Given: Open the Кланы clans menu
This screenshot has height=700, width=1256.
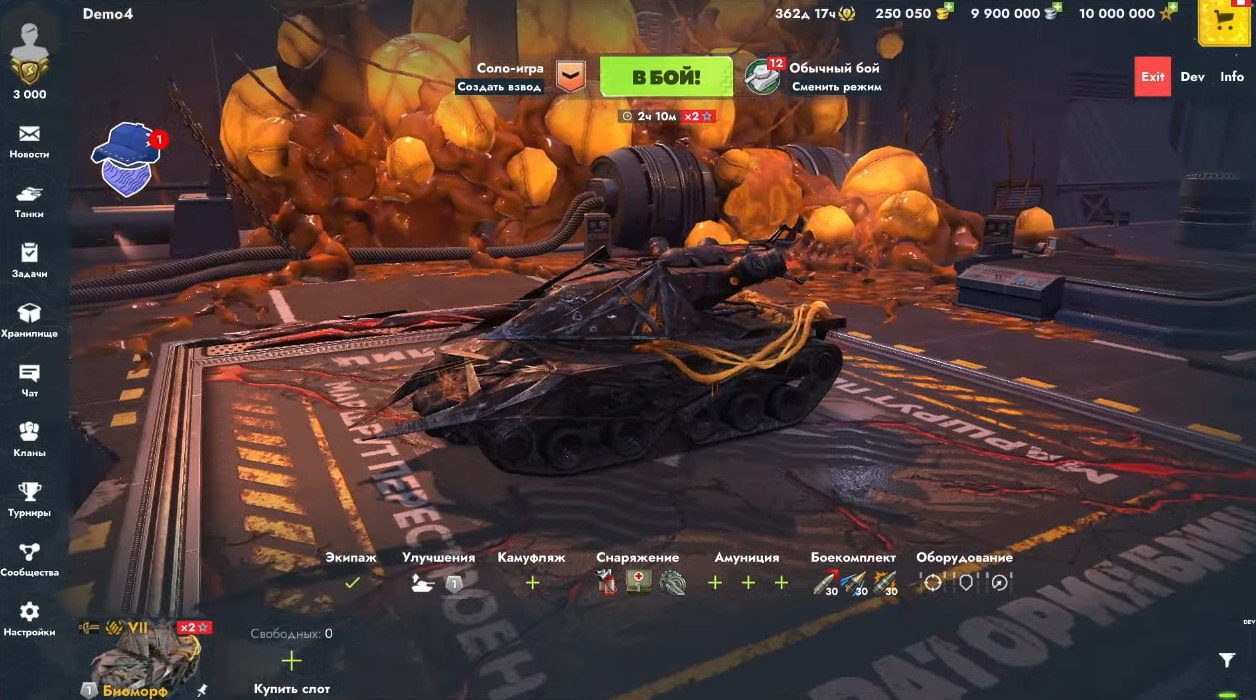Looking at the screenshot, I should pyautogui.click(x=29, y=439).
